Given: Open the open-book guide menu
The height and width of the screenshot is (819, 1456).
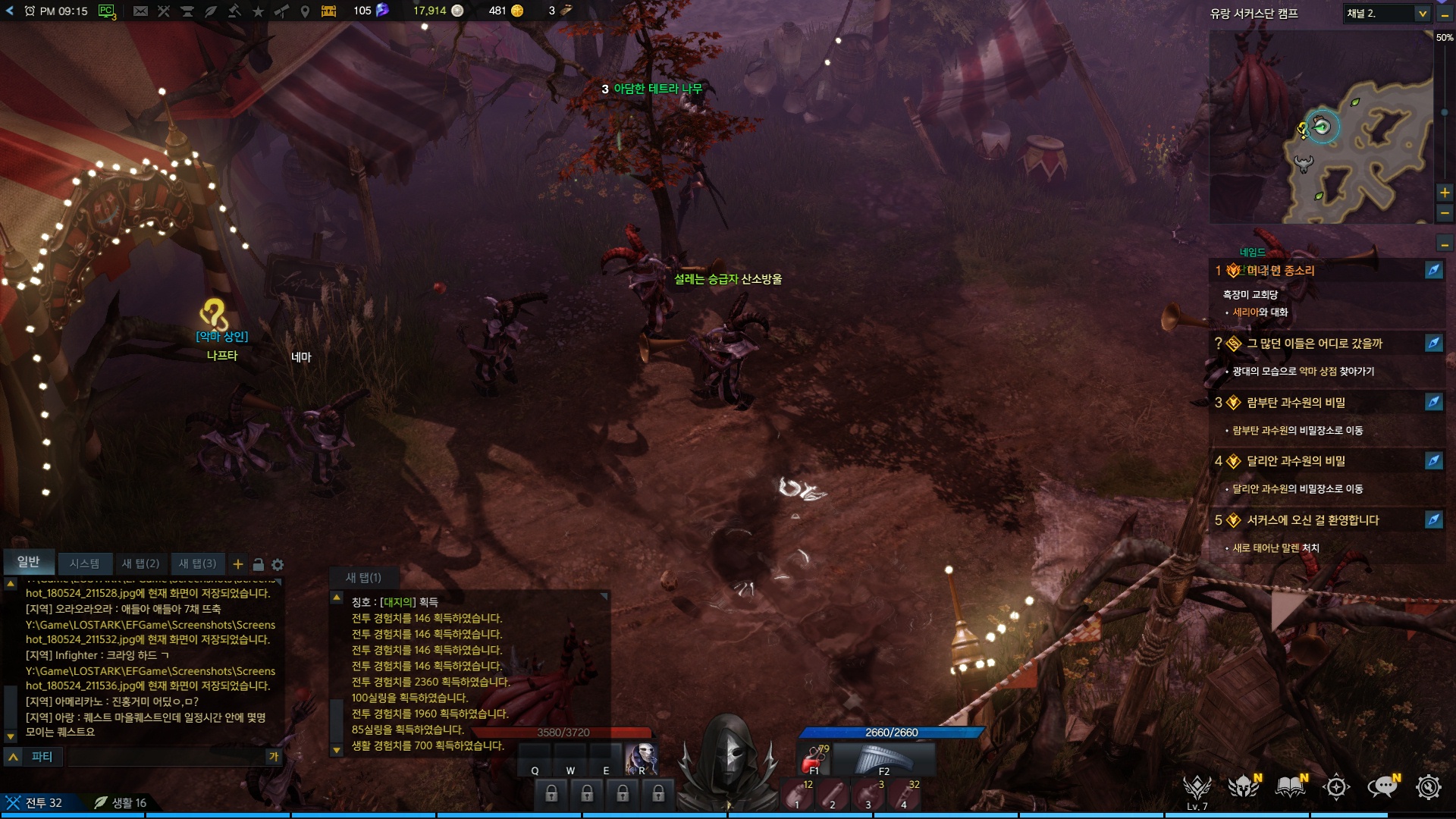Looking at the screenshot, I should click(1290, 787).
